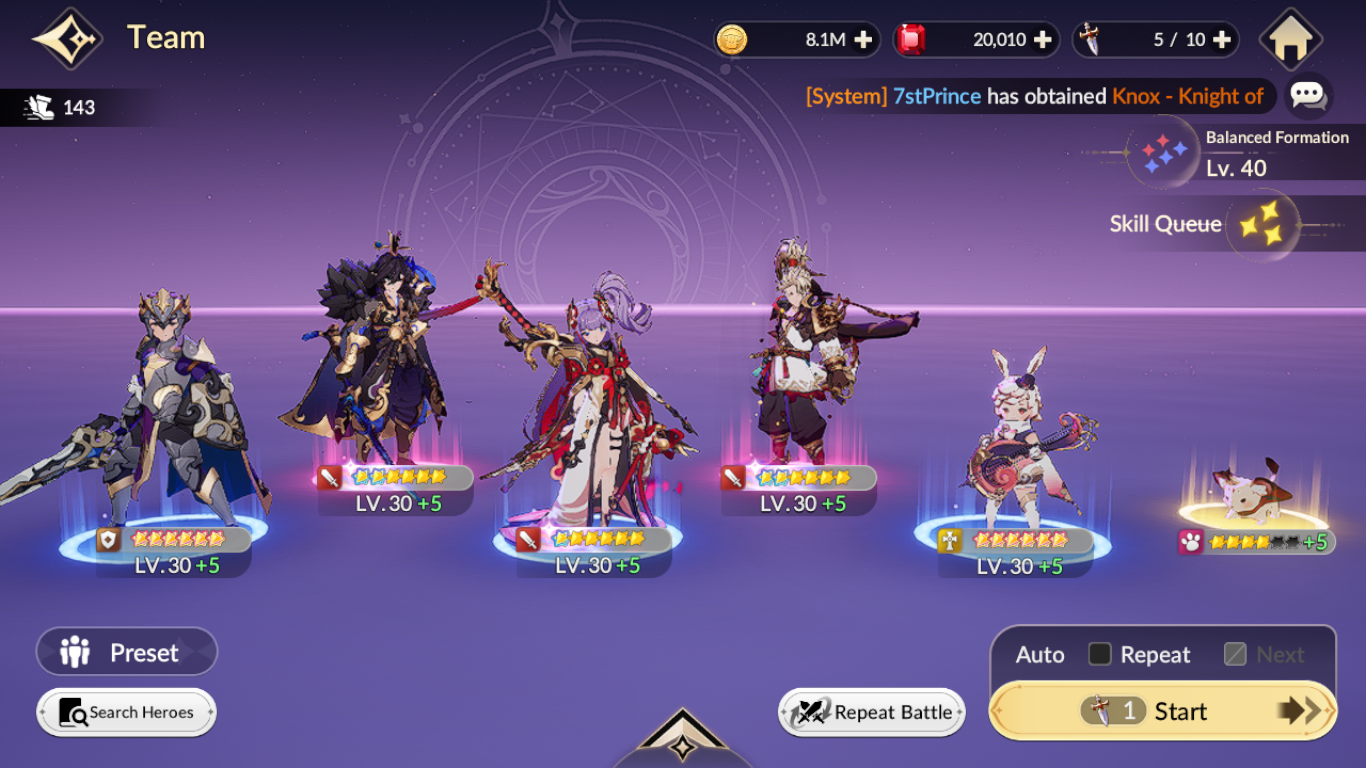Buy more red rubies with plus button
This screenshot has height=768, width=1366.
click(1042, 40)
